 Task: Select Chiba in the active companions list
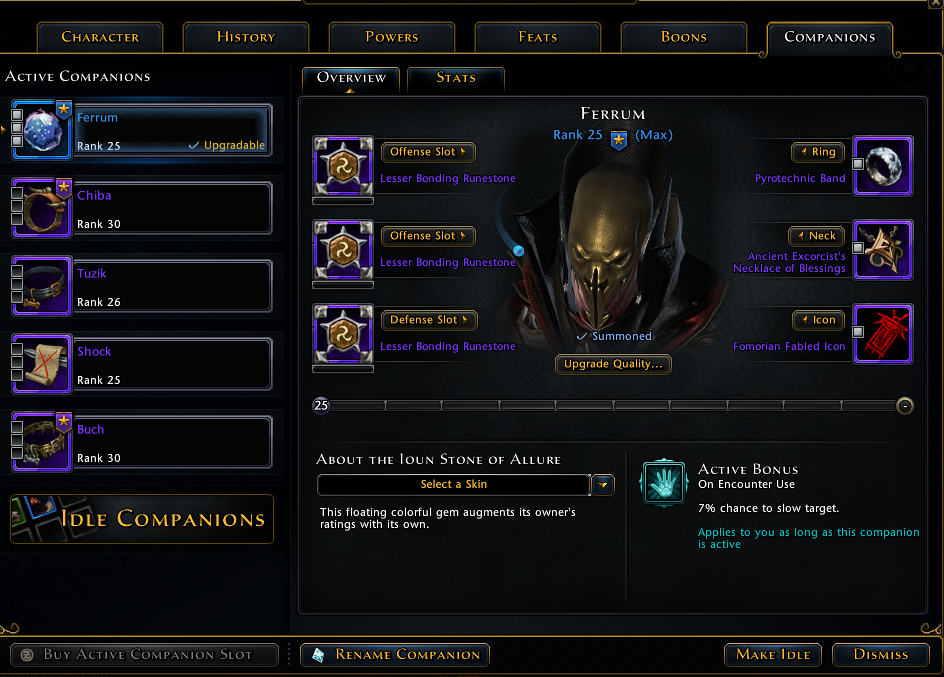point(172,208)
